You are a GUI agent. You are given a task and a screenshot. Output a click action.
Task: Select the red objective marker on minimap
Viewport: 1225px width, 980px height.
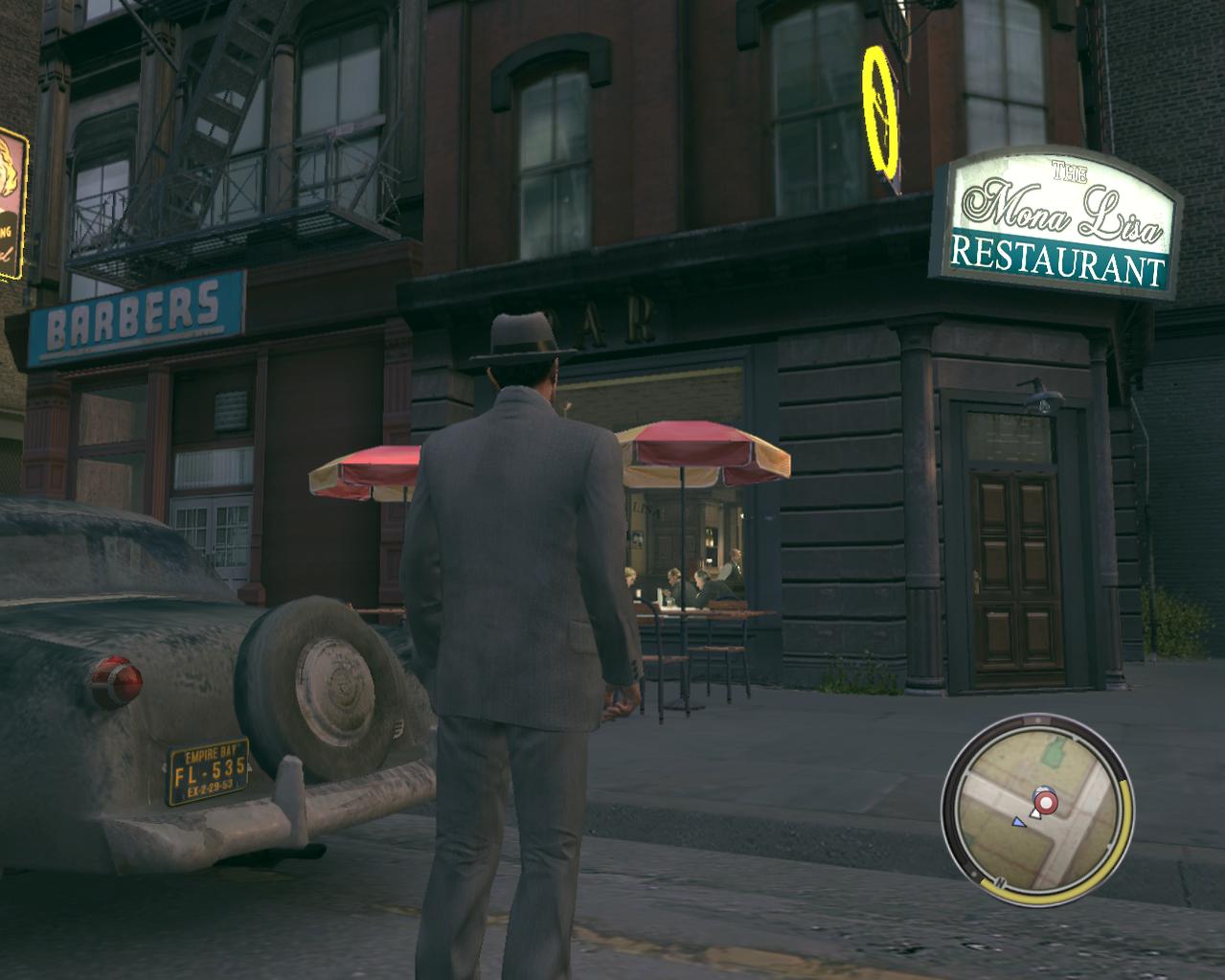pos(1045,801)
